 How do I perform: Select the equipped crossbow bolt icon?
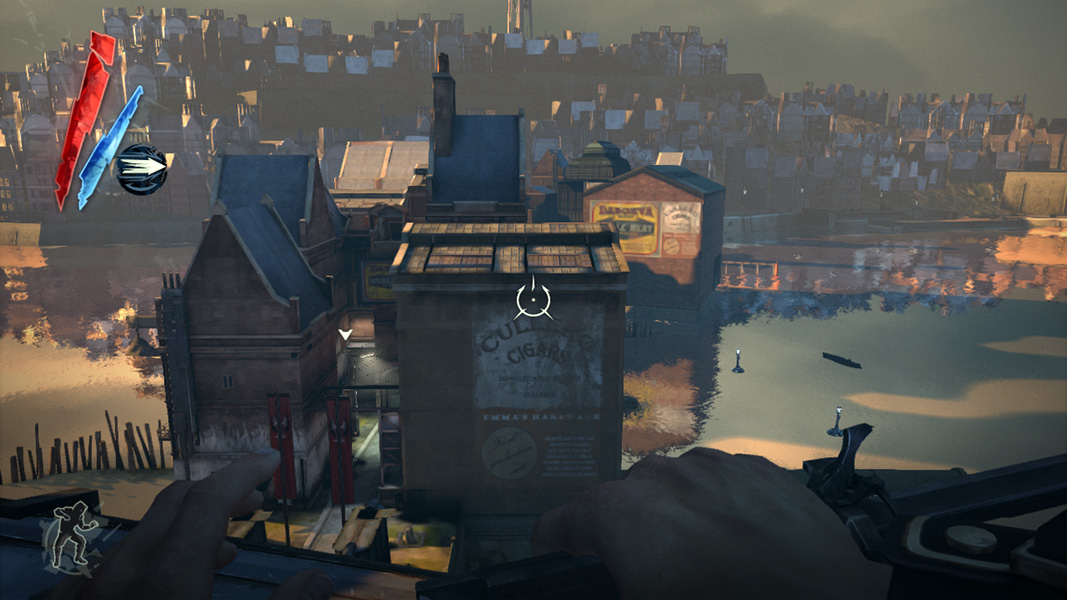point(141,169)
